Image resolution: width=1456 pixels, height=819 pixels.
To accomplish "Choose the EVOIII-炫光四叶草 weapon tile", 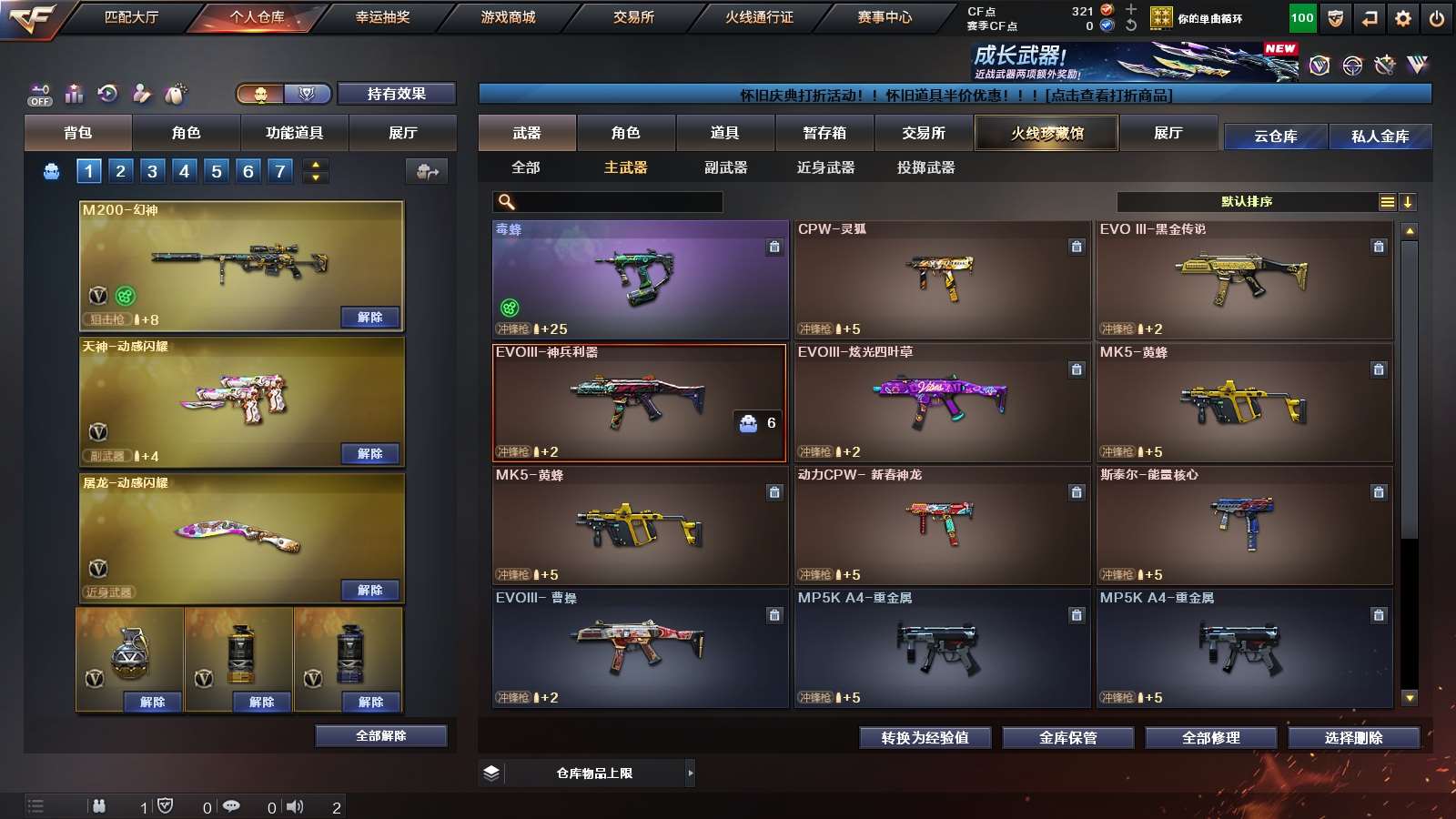I will click(942, 402).
